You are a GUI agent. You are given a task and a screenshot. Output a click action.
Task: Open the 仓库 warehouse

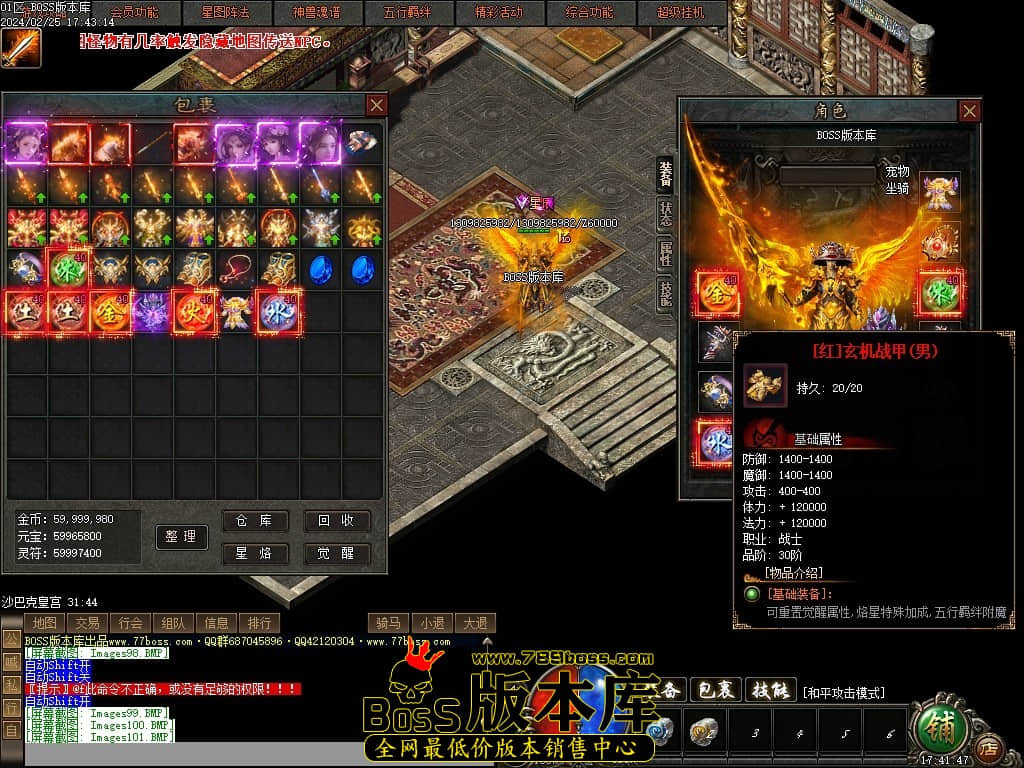pyautogui.click(x=254, y=521)
